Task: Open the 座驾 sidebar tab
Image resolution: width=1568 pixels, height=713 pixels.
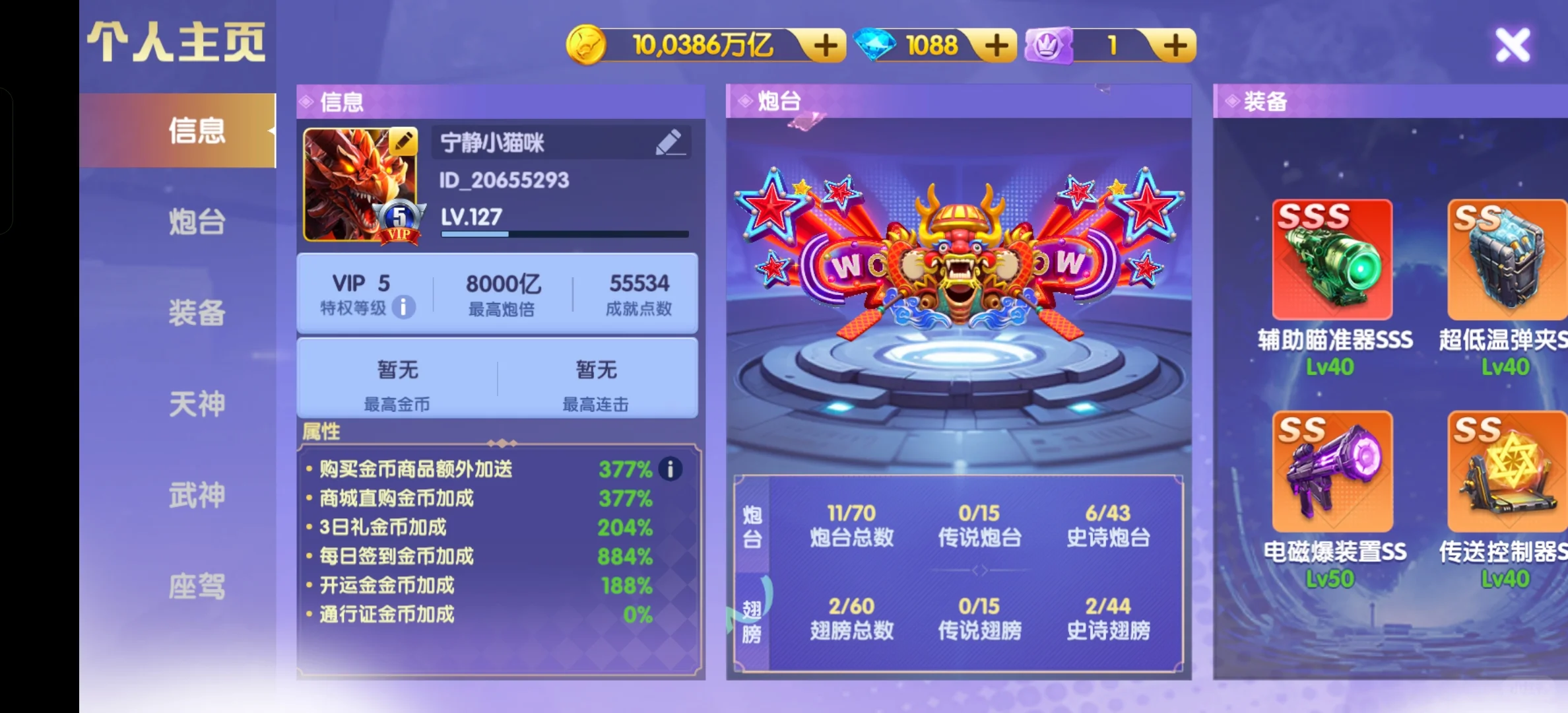Action: [197, 585]
